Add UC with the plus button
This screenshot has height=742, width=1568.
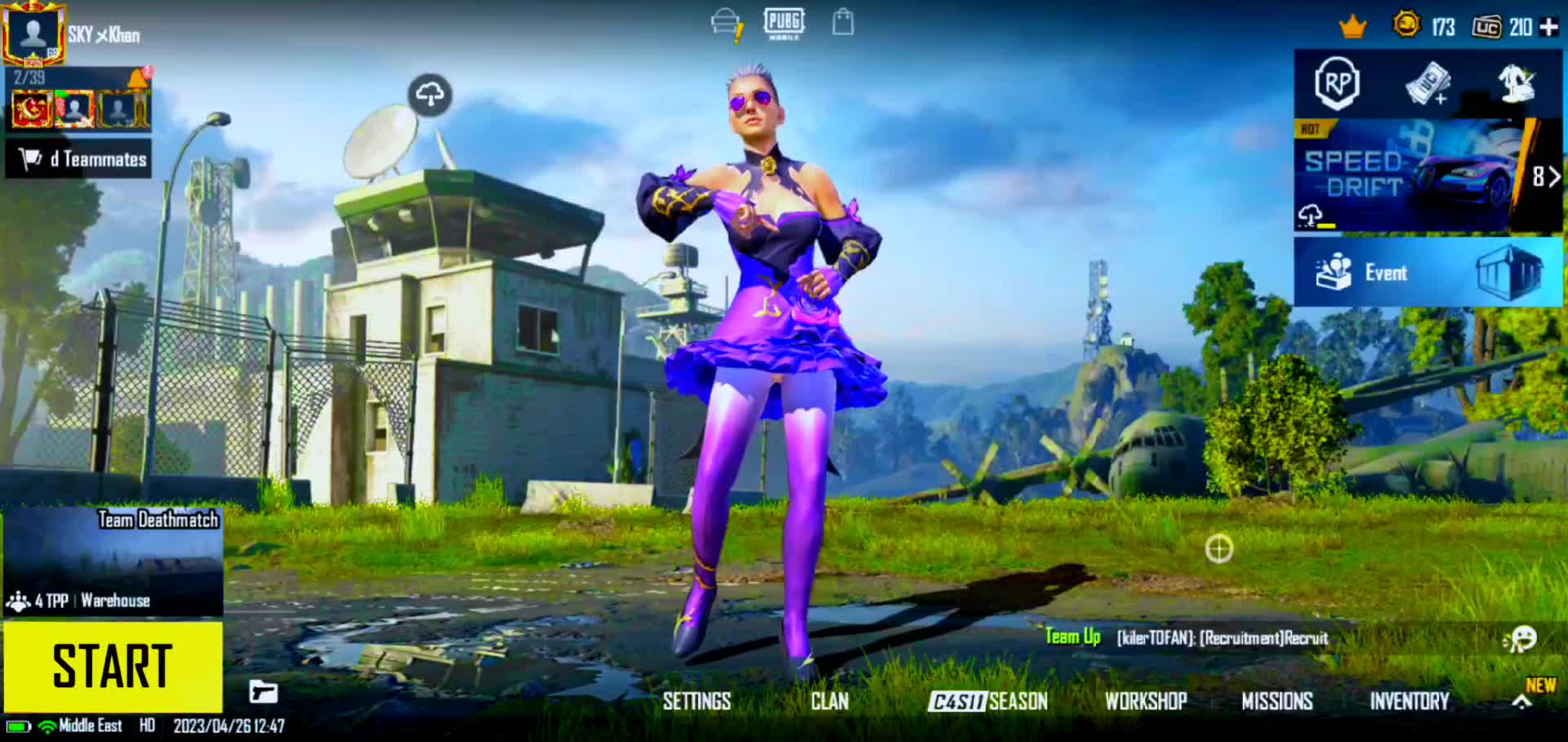pos(1548,27)
